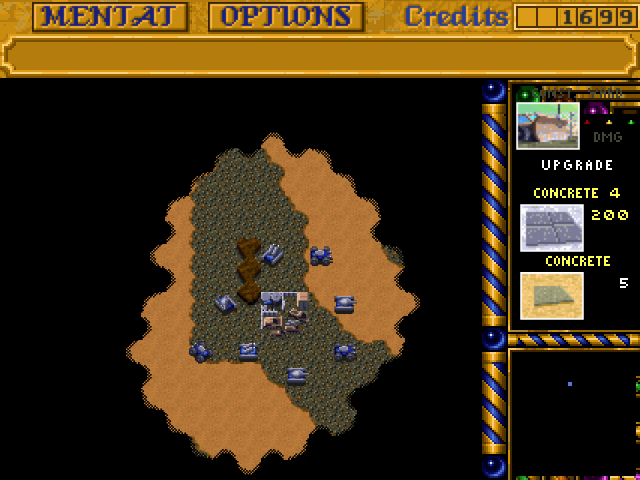
Task: Choose the single Concrete slab icon
Action: click(551, 295)
